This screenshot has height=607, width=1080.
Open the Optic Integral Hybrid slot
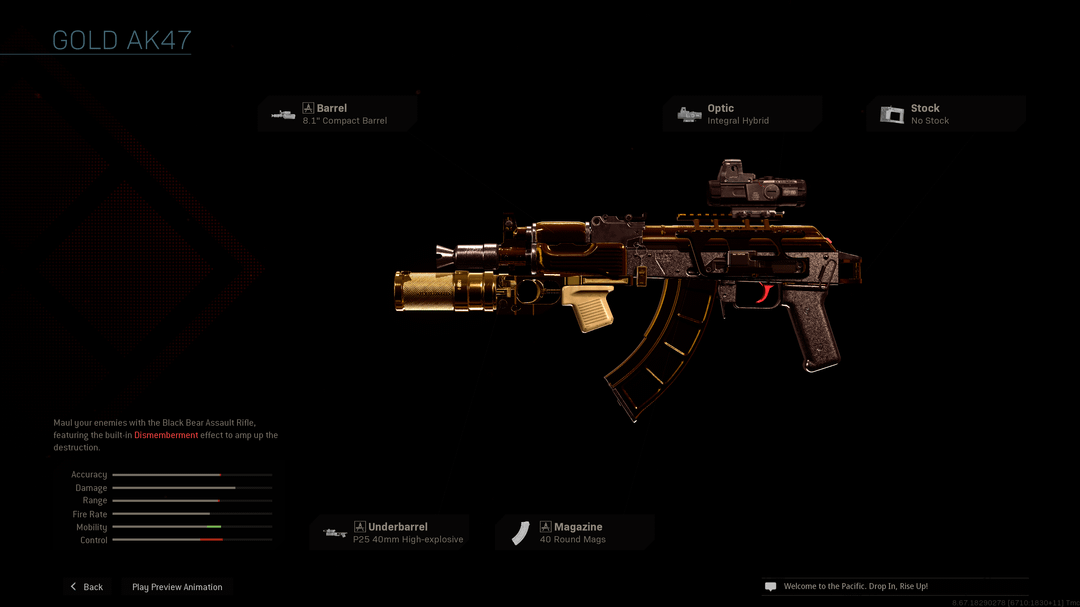pos(742,114)
